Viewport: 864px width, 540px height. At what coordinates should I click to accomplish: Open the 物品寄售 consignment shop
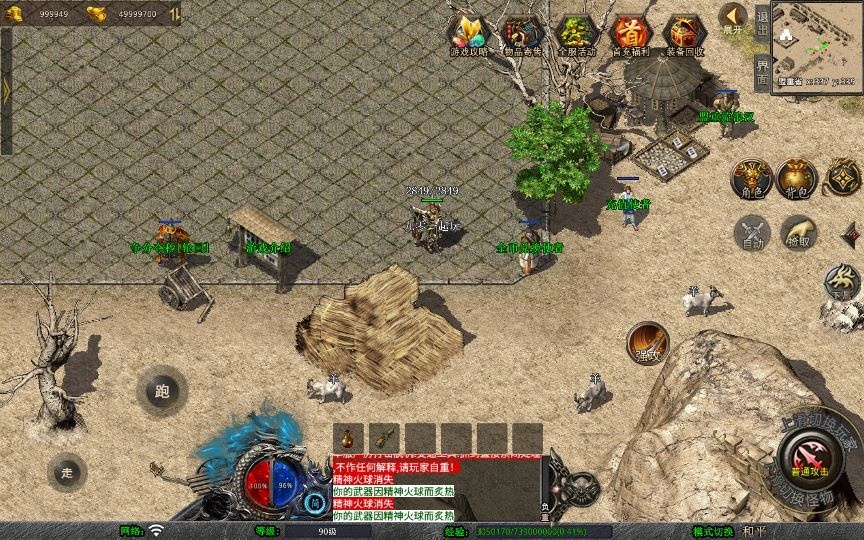(522, 35)
